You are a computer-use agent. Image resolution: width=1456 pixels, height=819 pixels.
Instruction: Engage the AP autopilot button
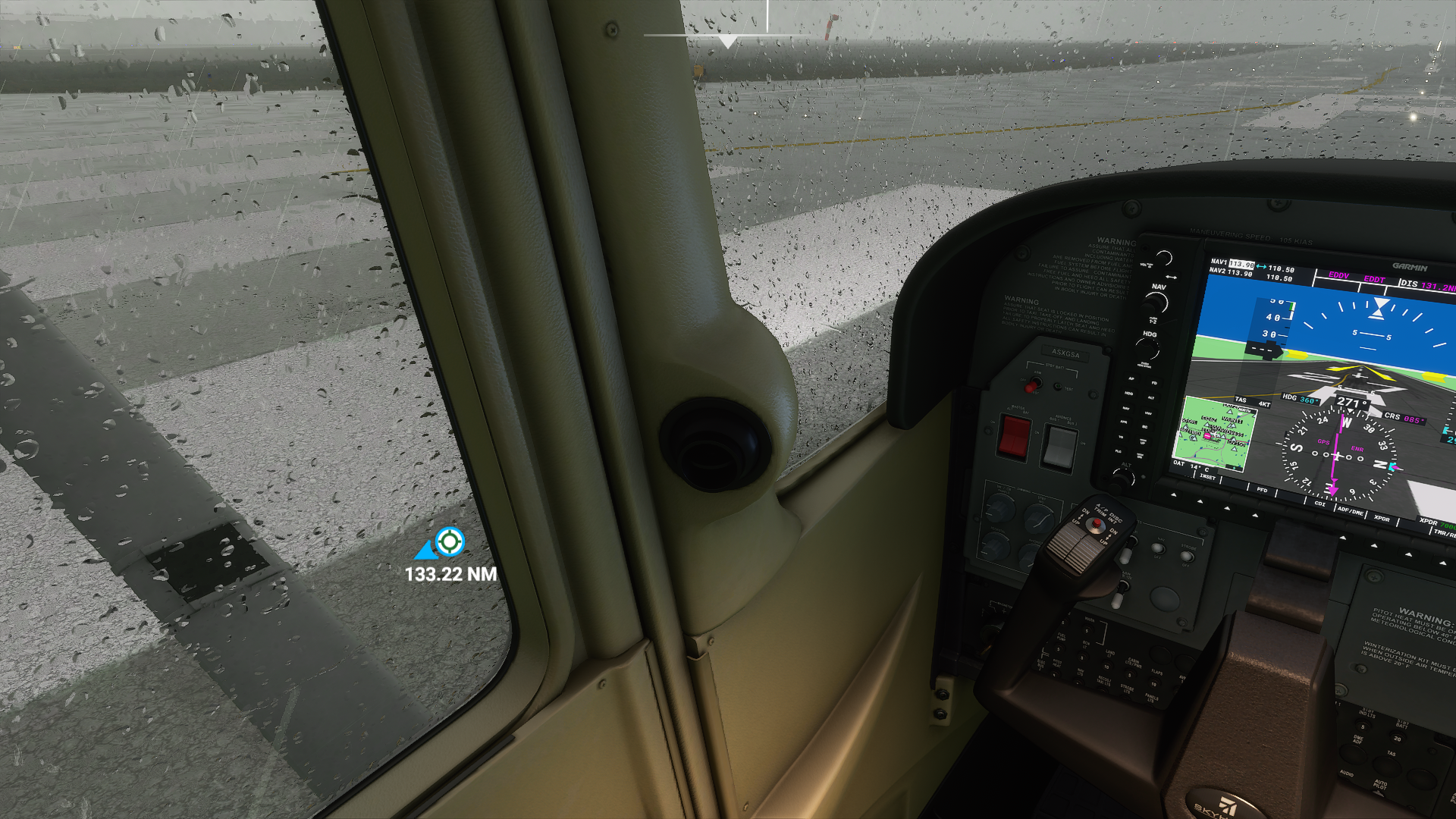(1131, 378)
